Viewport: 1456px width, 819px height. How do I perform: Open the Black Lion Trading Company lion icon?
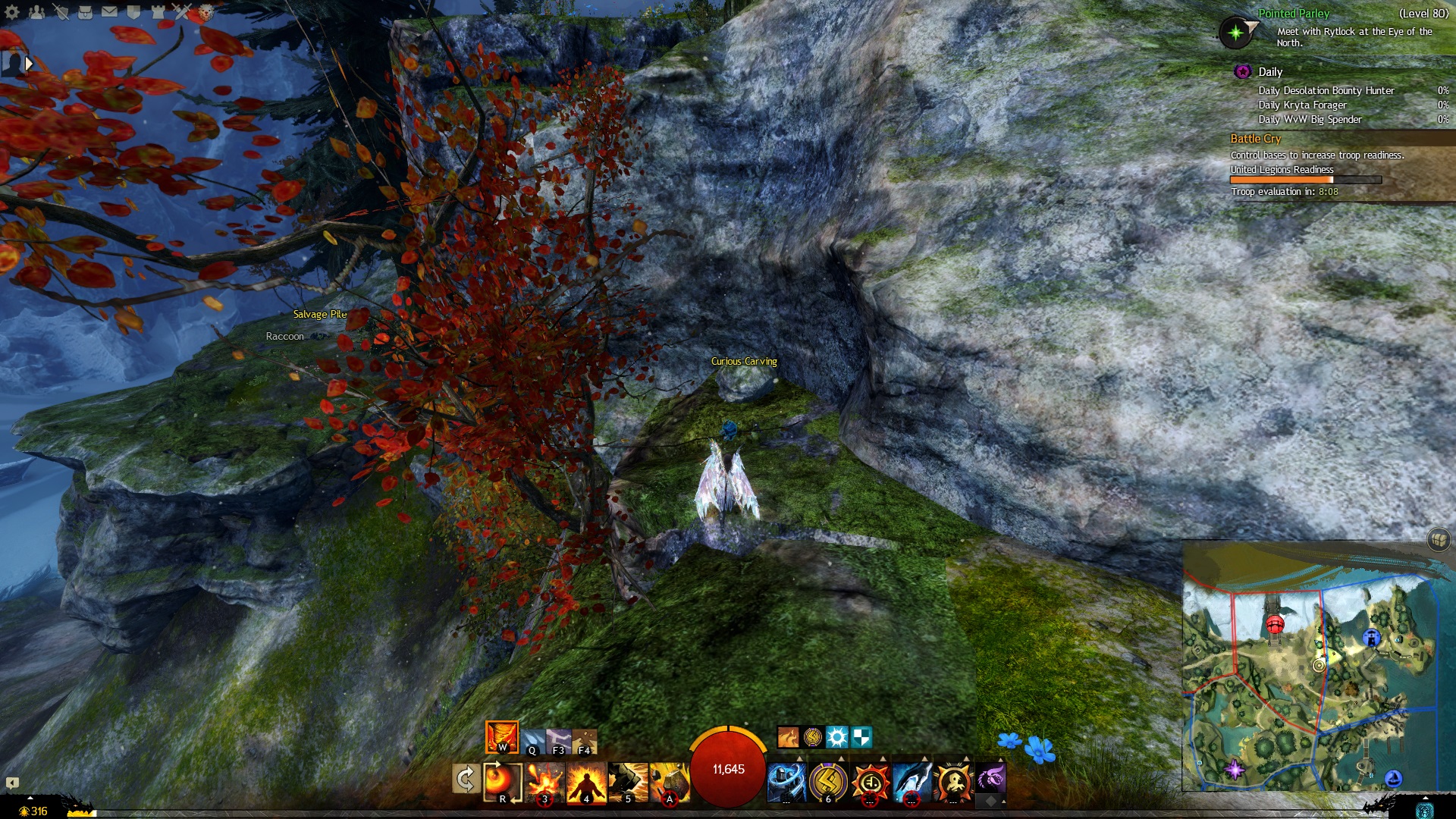click(206, 11)
